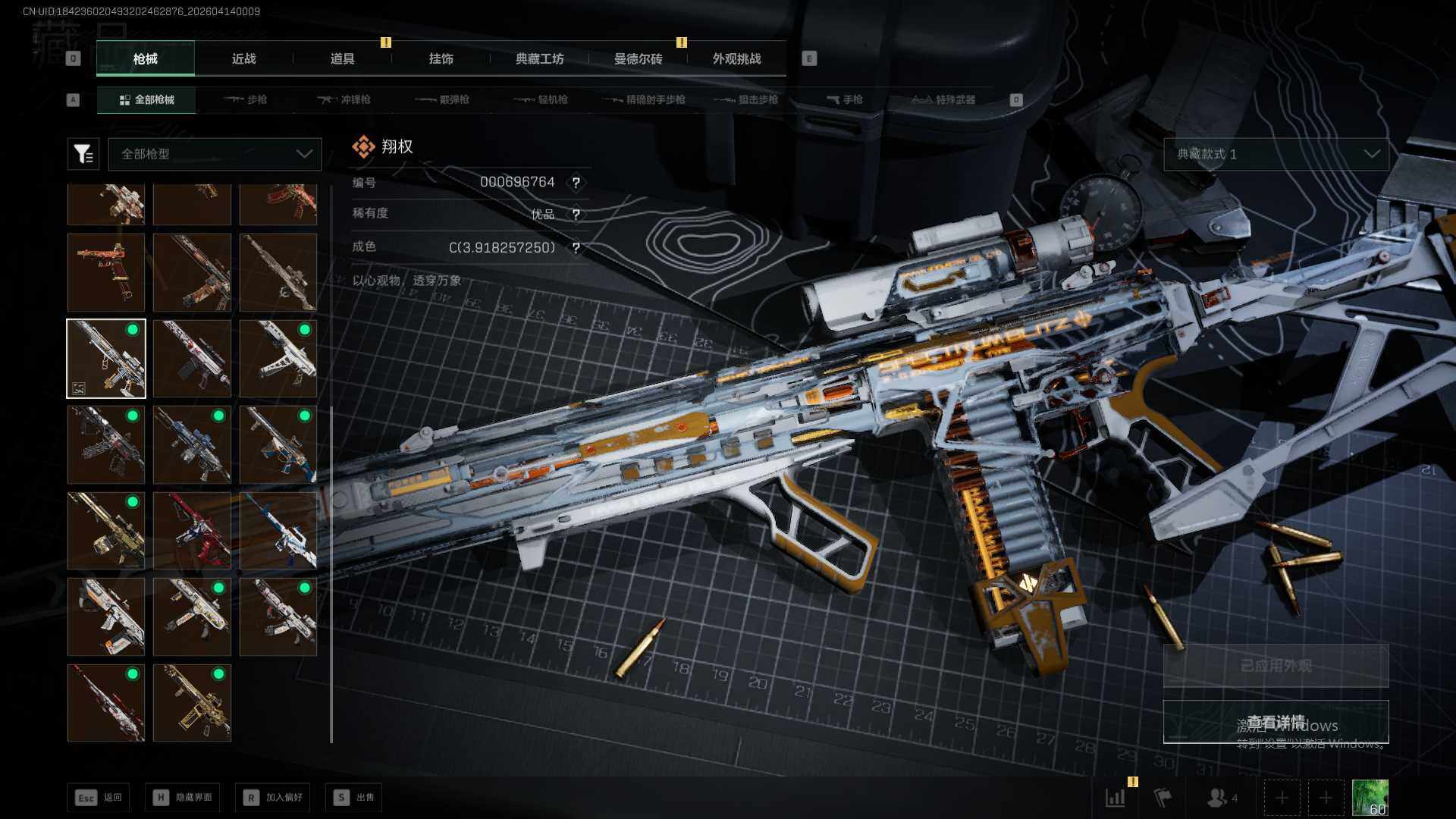
Task: Select the 挂饰 charms tab
Action: pyautogui.click(x=441, y=58)
